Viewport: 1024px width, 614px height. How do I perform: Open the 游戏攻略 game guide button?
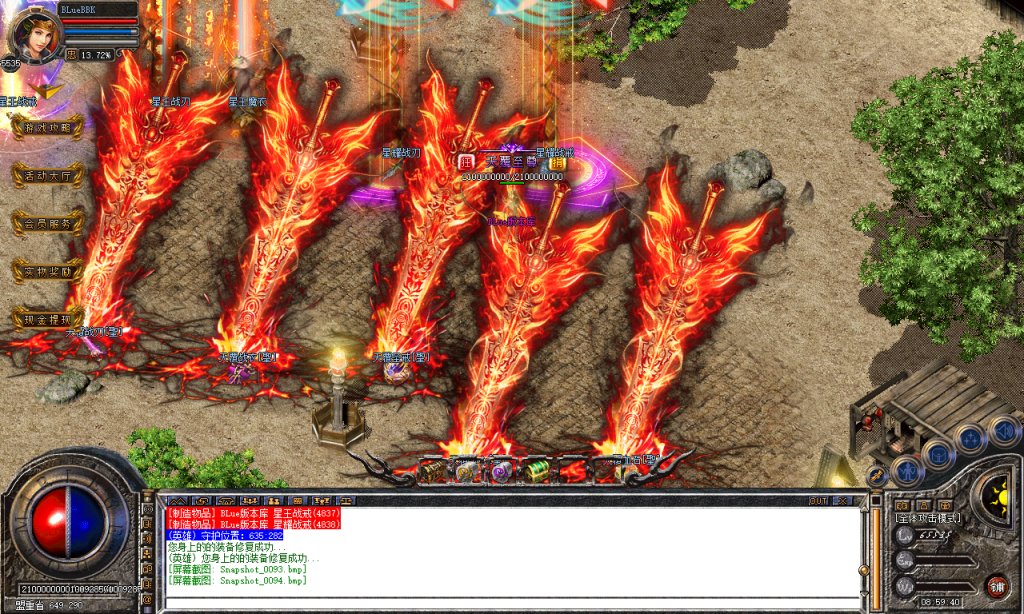tap(47, 127)
